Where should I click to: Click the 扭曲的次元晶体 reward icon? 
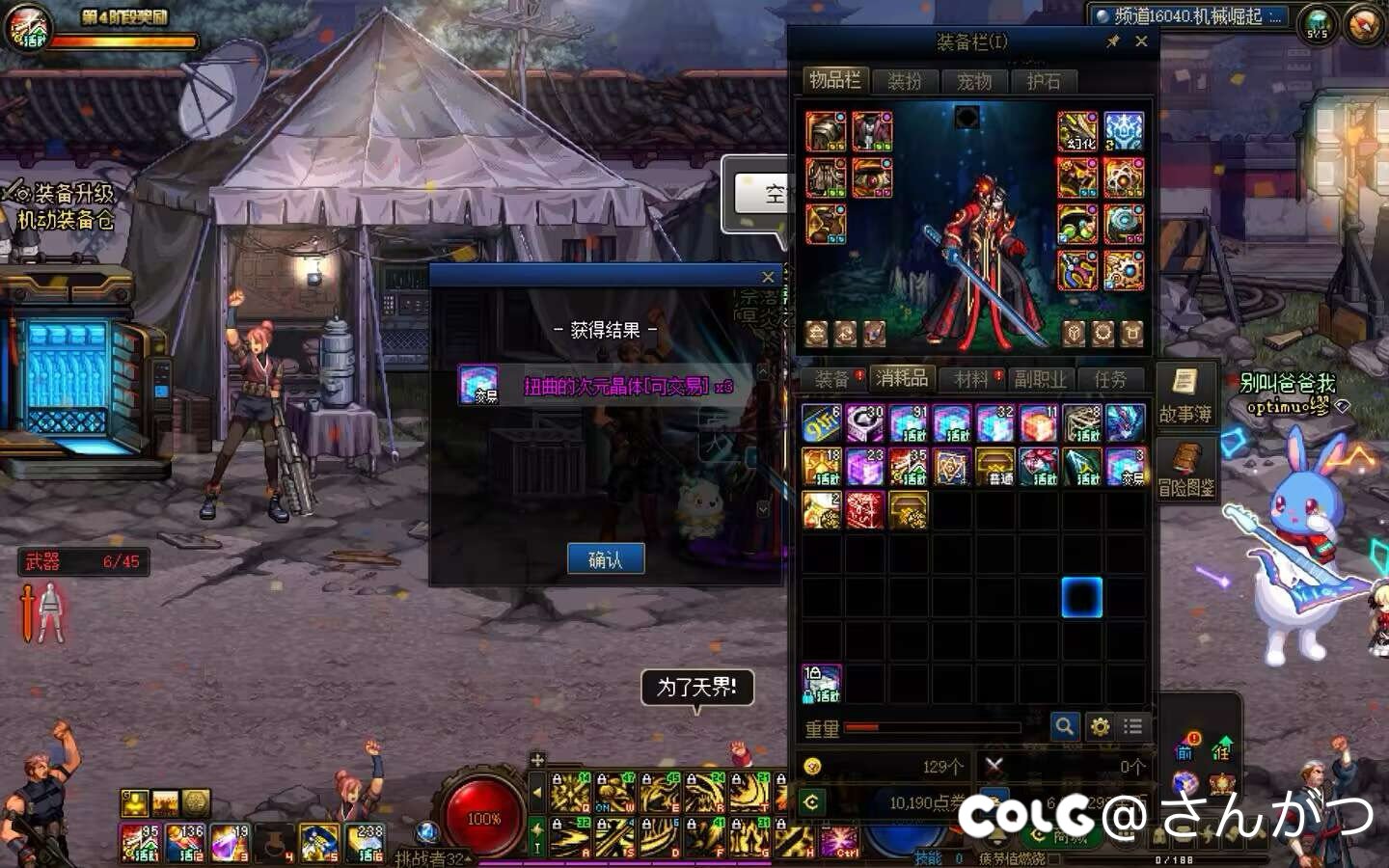coord(478,385)
